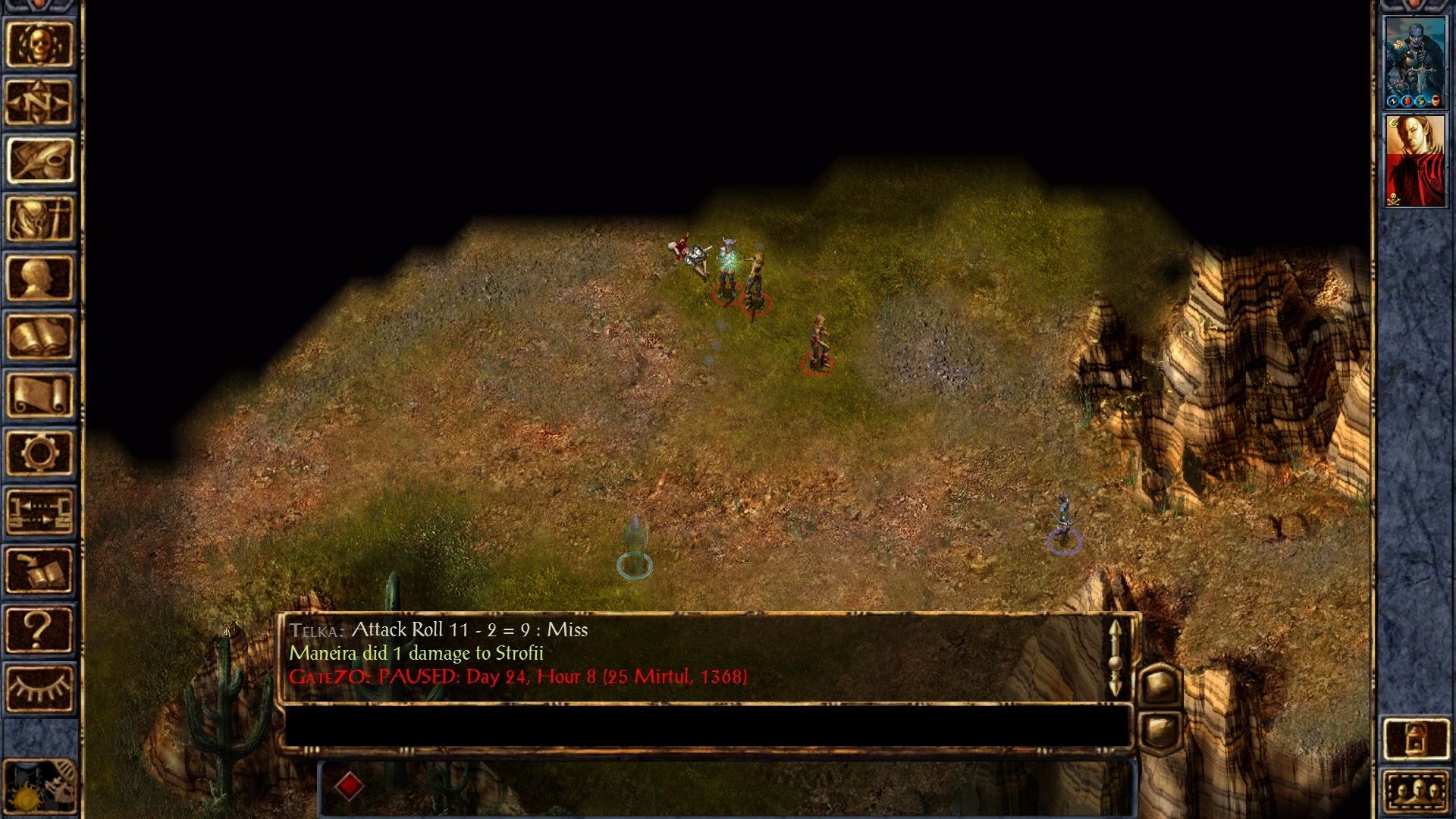The width and height of the screenshot is (1456, 819).
Task: Toggle party AI lantern button
Action: pos(1415,739)
